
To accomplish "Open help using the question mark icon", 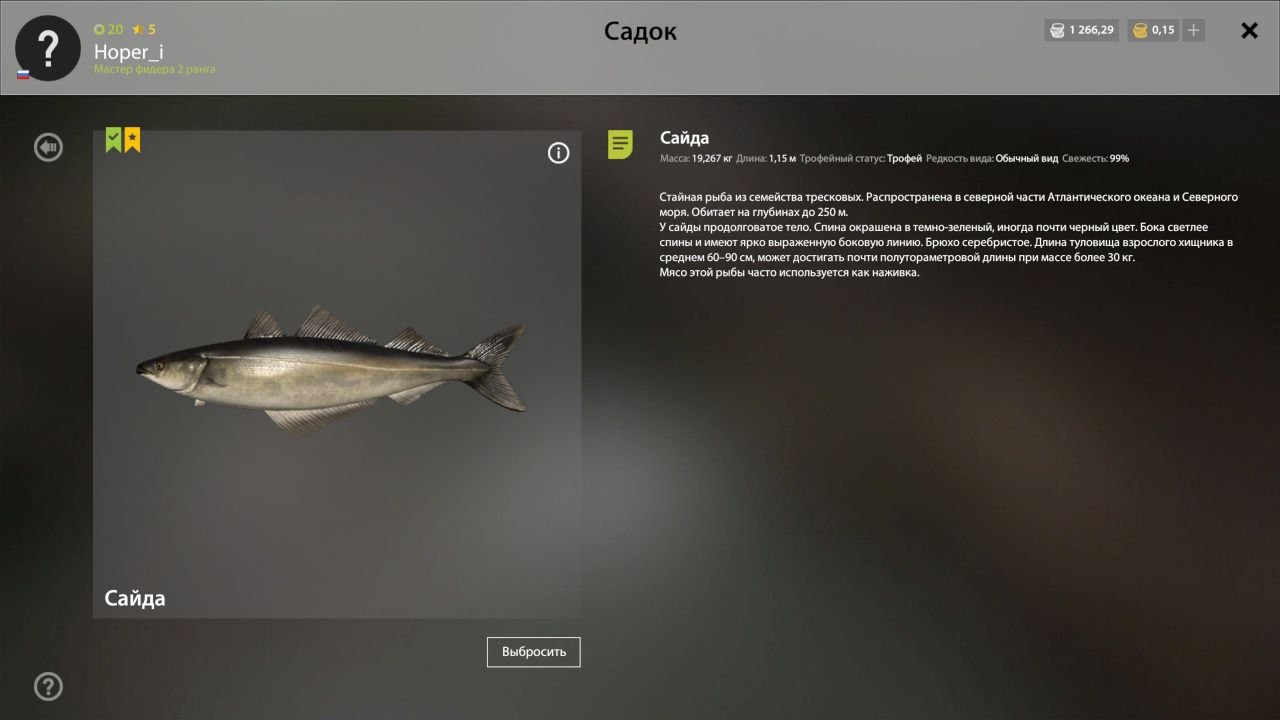I will pos(47,687).
